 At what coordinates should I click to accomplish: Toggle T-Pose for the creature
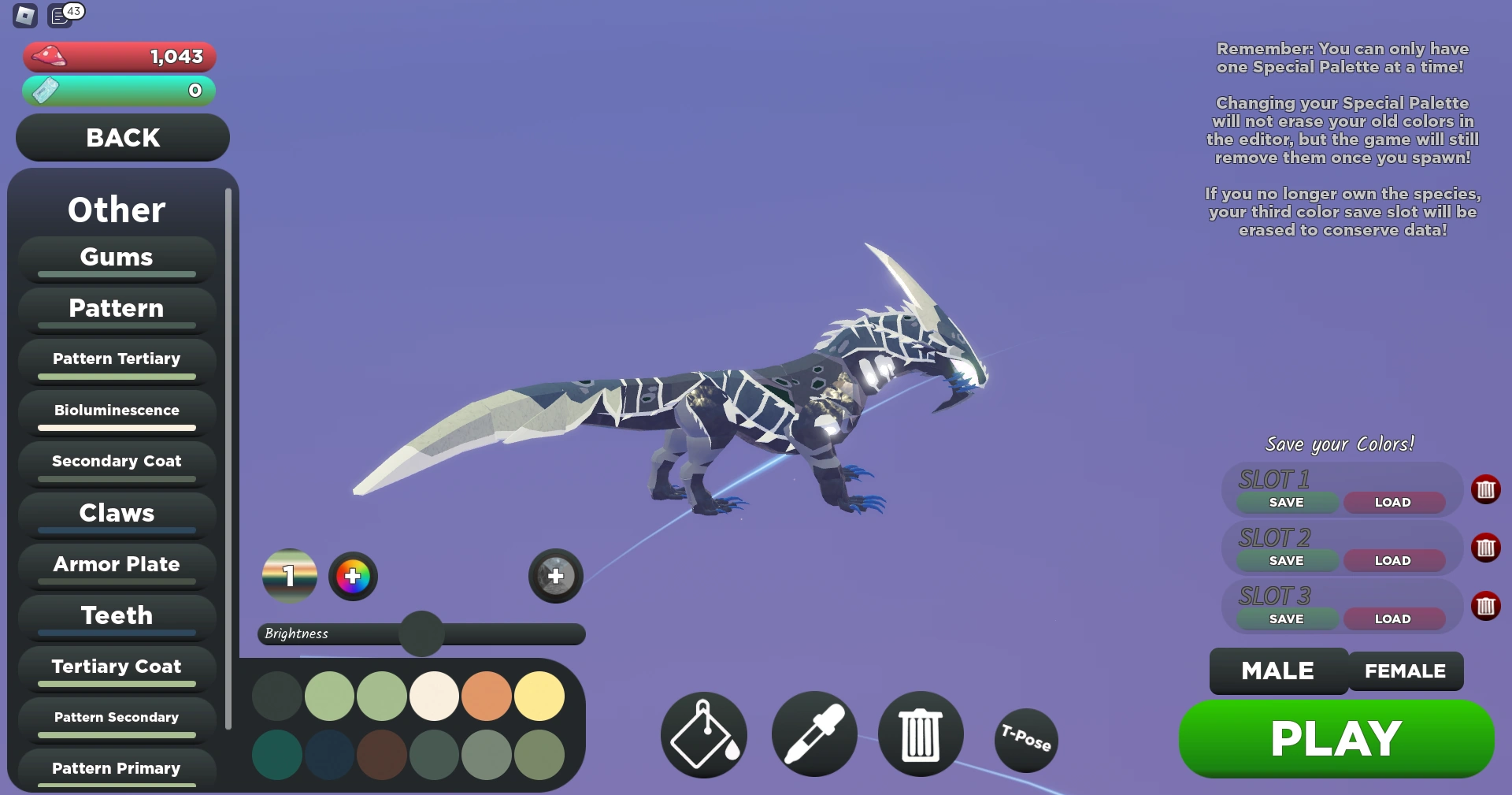click(x=1025, y=740)
